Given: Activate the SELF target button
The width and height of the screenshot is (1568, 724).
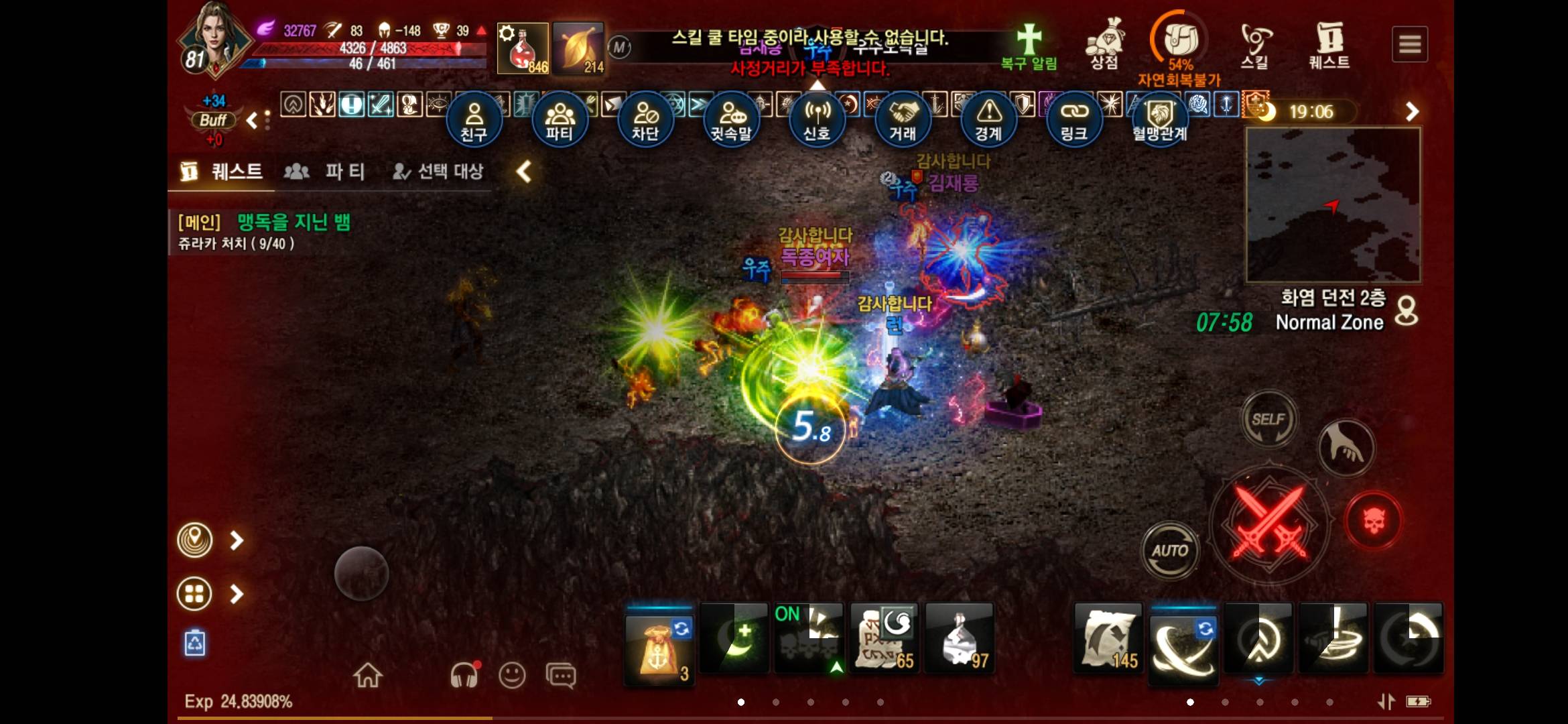Looking at the screenshot, I should [x=1268, y=420].
